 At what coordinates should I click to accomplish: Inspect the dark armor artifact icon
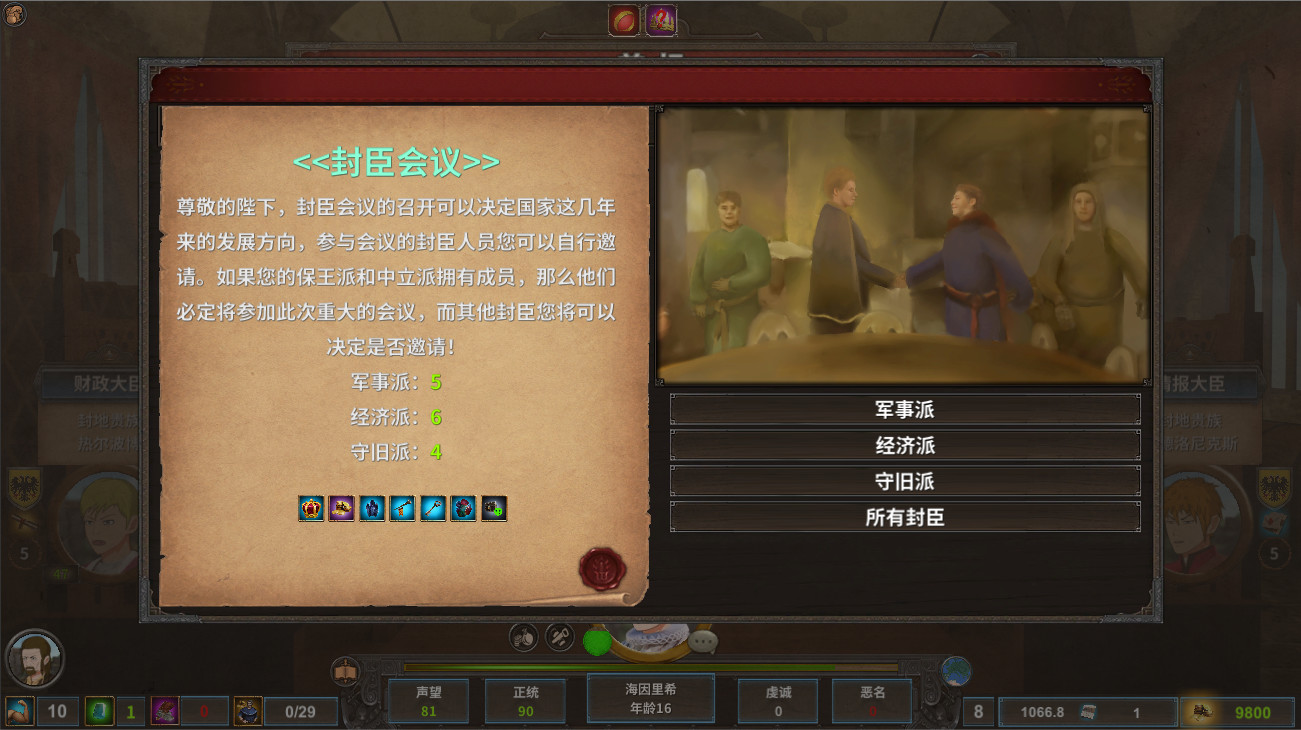click(371, 508)
